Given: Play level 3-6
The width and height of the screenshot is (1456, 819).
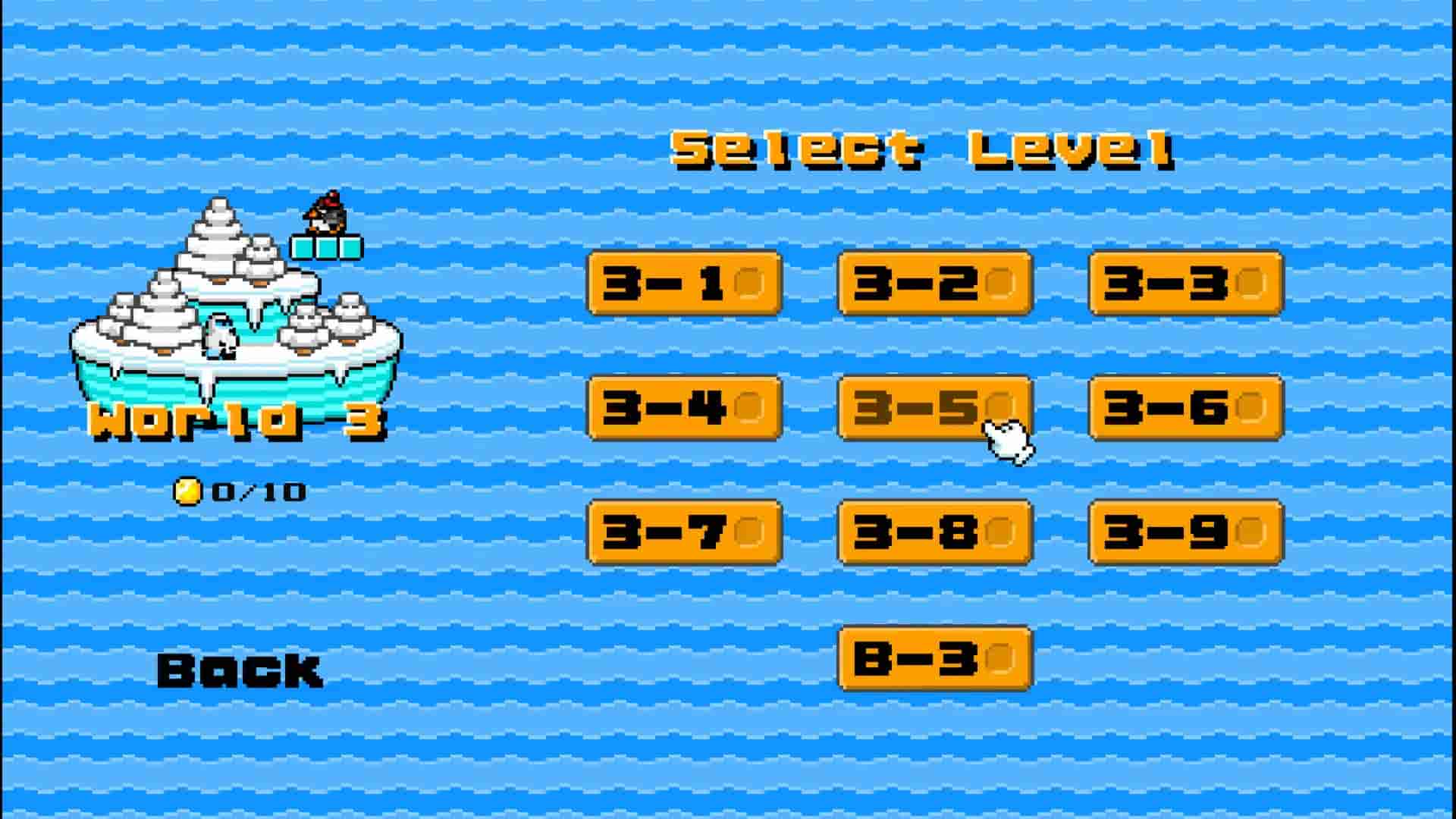Looking at the screenshot, I should coord(1185,409).
